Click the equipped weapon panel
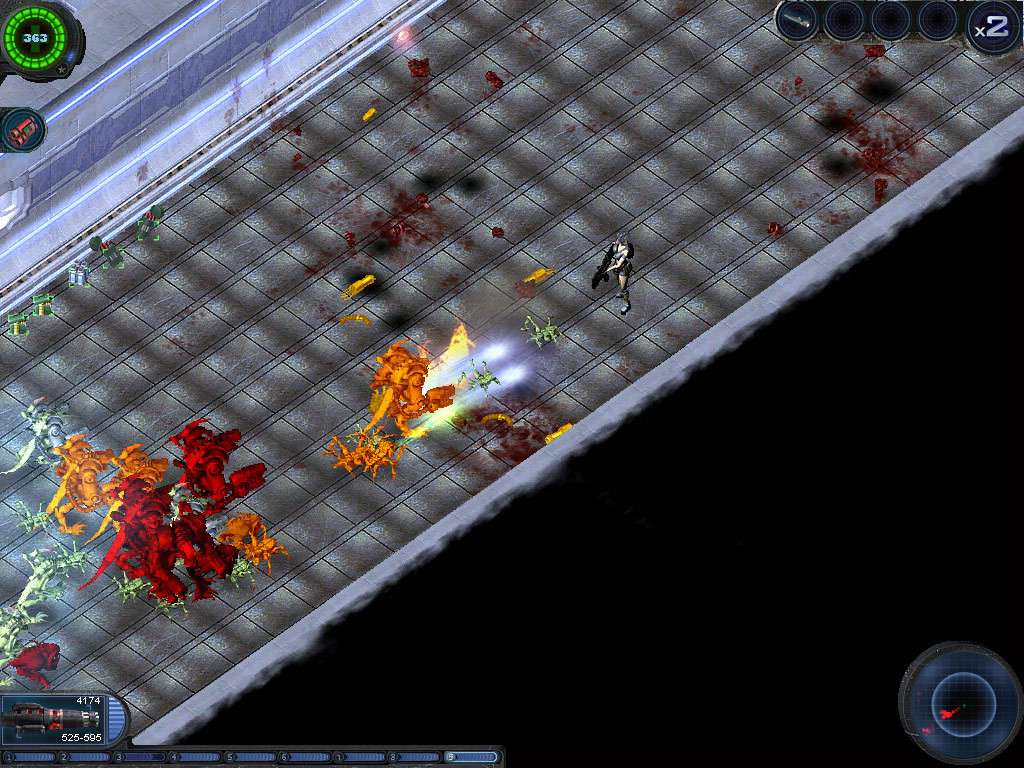 point(62,718)
